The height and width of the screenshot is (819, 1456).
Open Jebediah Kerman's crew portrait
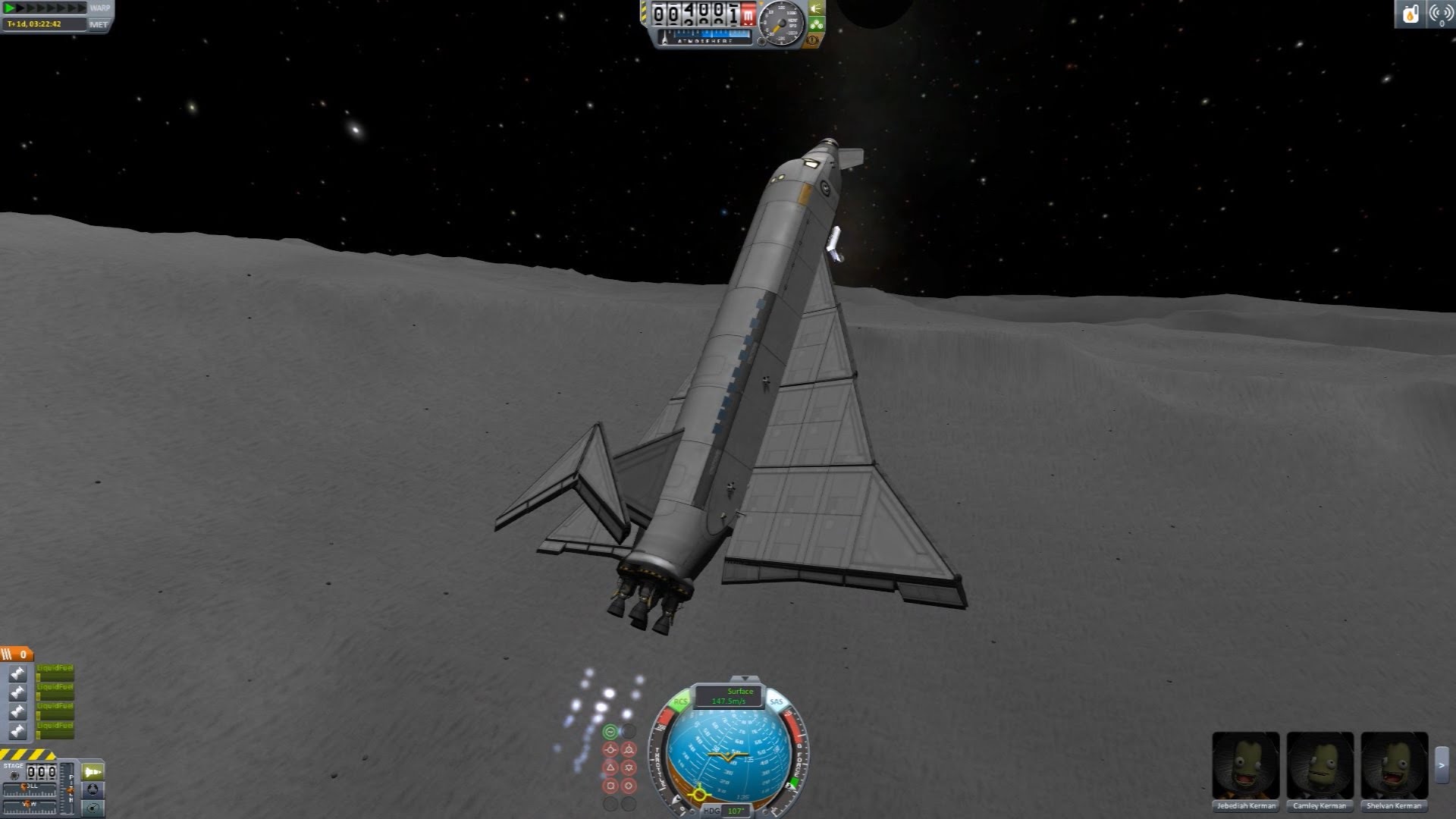[x=1246, y=766]
